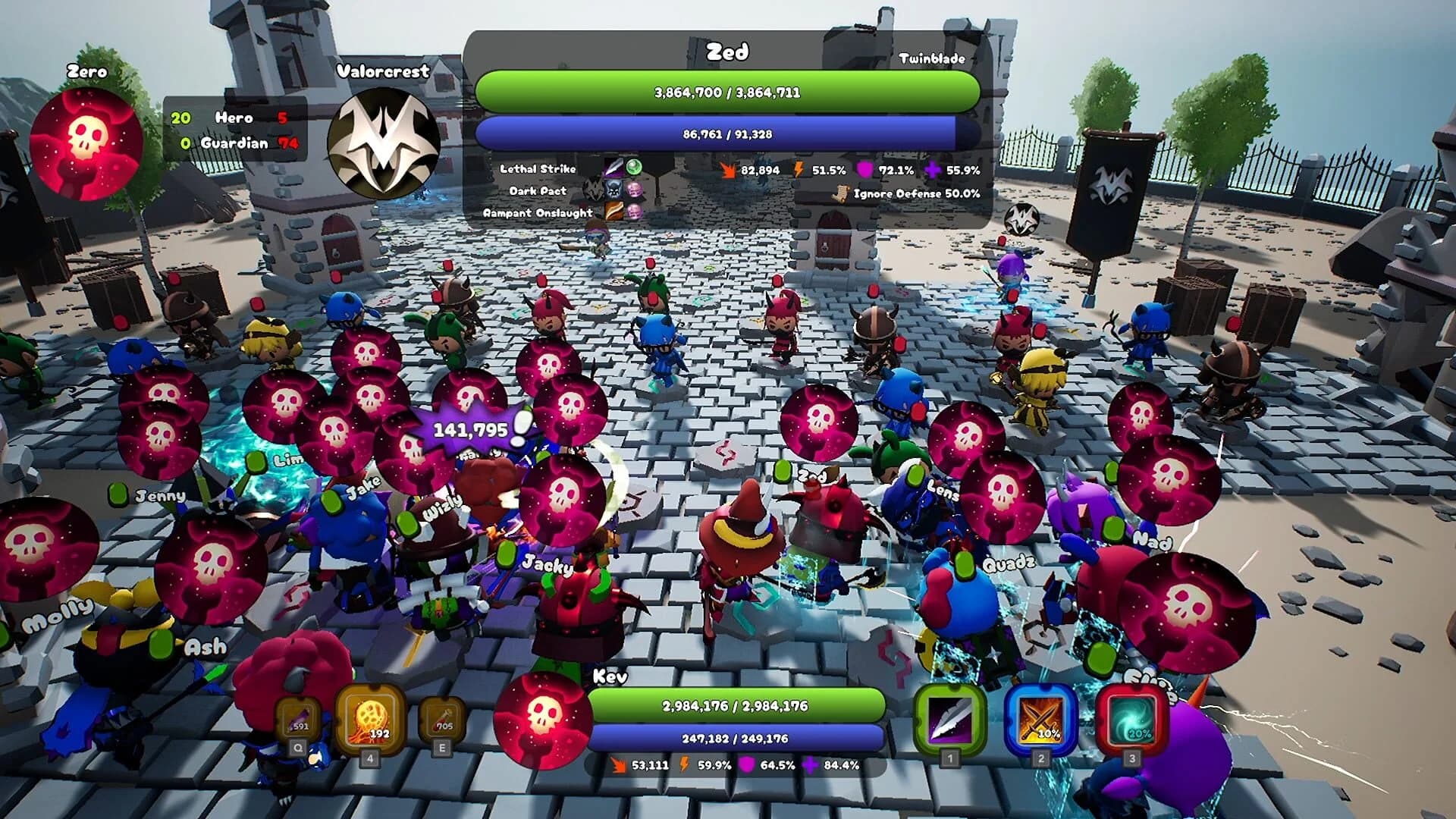1456x819 pixels.
Task: Click the Rampant Onslaught buff icon
Action: (x=614, y=212)
